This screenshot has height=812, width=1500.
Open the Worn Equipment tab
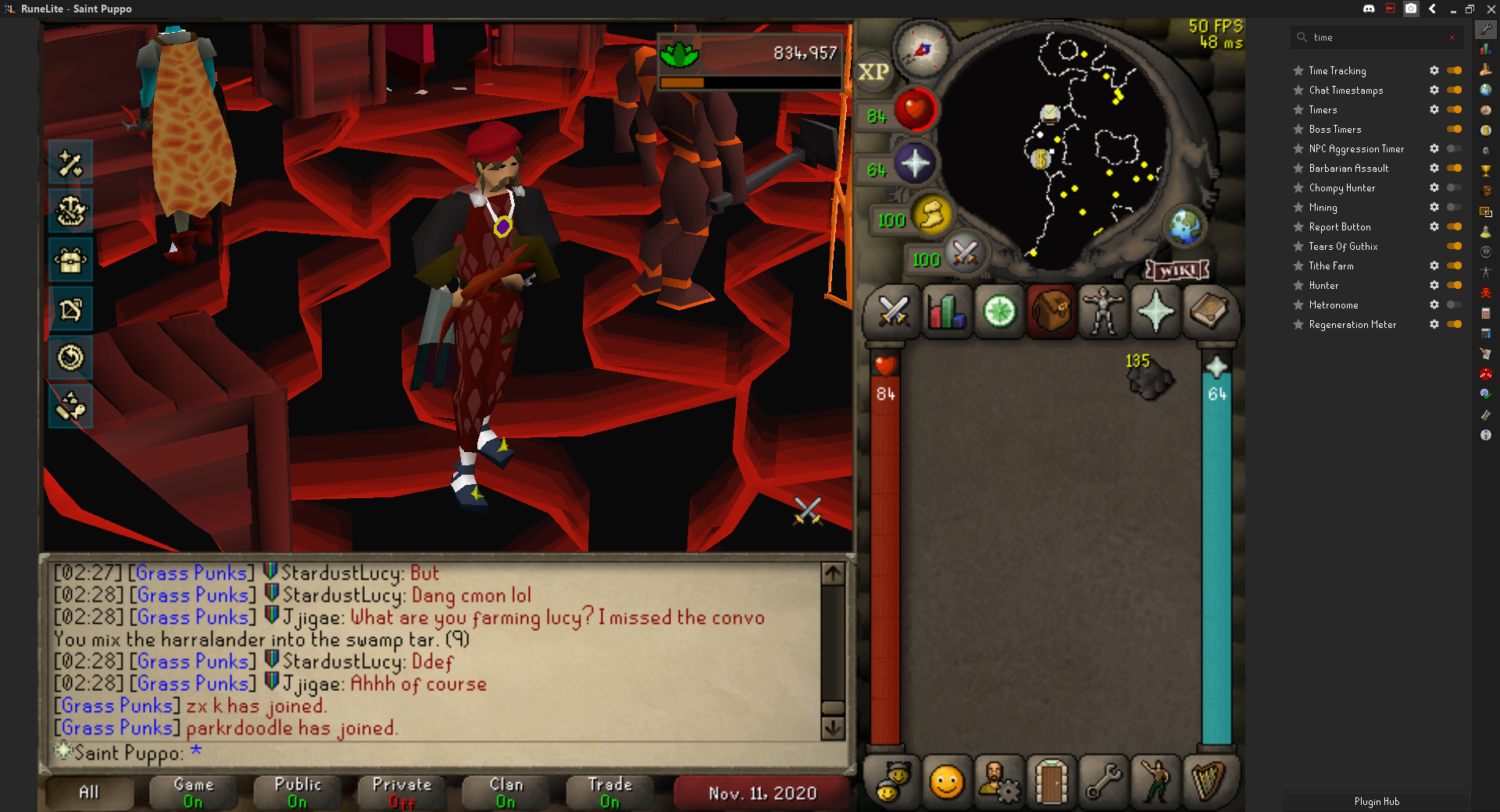tap(1102, 312)
